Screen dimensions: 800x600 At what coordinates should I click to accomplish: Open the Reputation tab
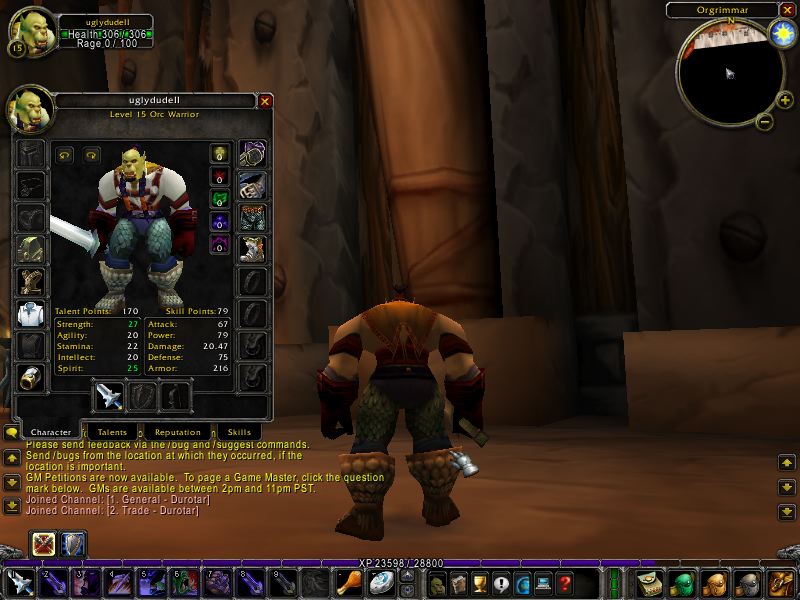point(177,432)
